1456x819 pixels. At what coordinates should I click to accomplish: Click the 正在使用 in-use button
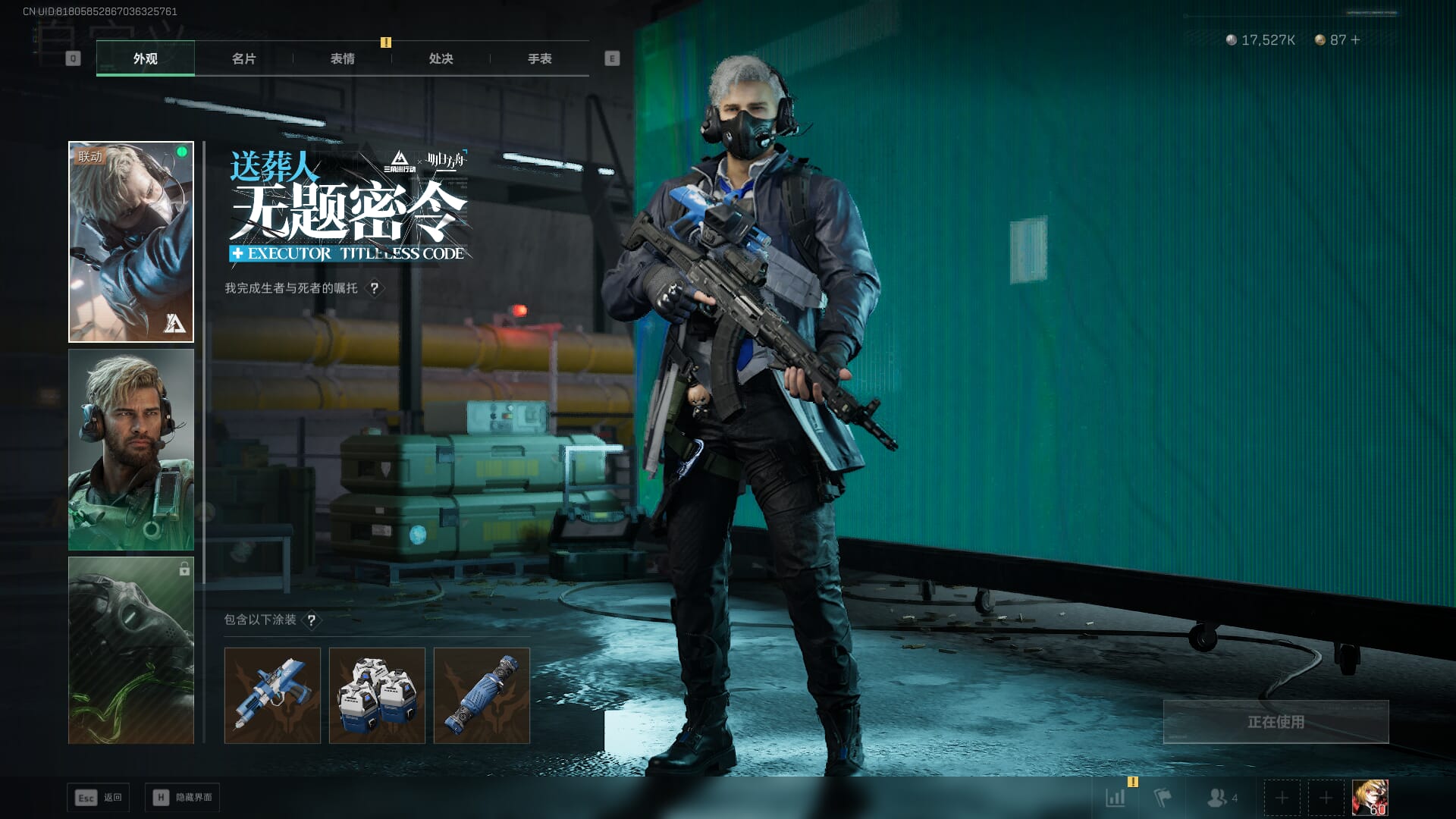tap(1276, 722)
